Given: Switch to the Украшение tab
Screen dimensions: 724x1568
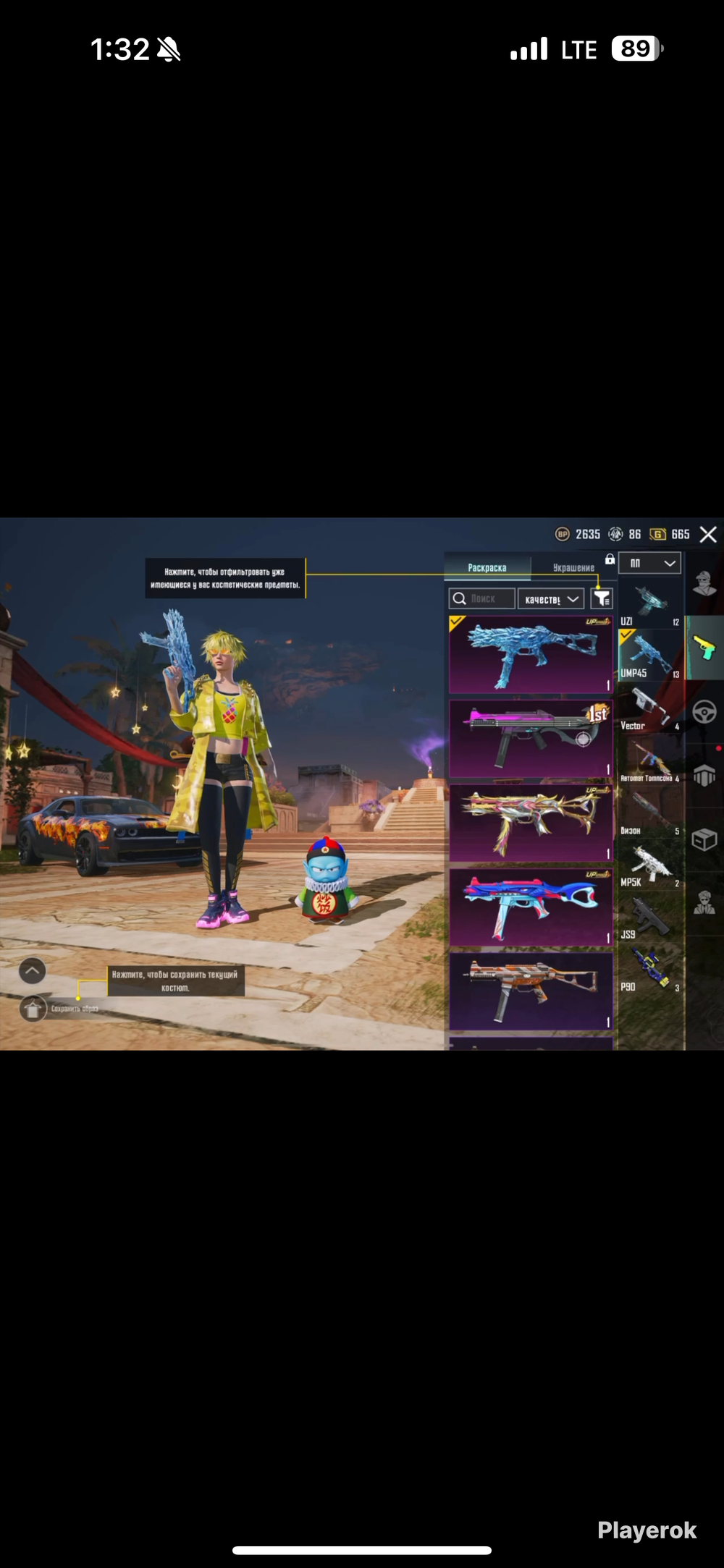Looking at the screenshot, I should (x=573, y=568).
